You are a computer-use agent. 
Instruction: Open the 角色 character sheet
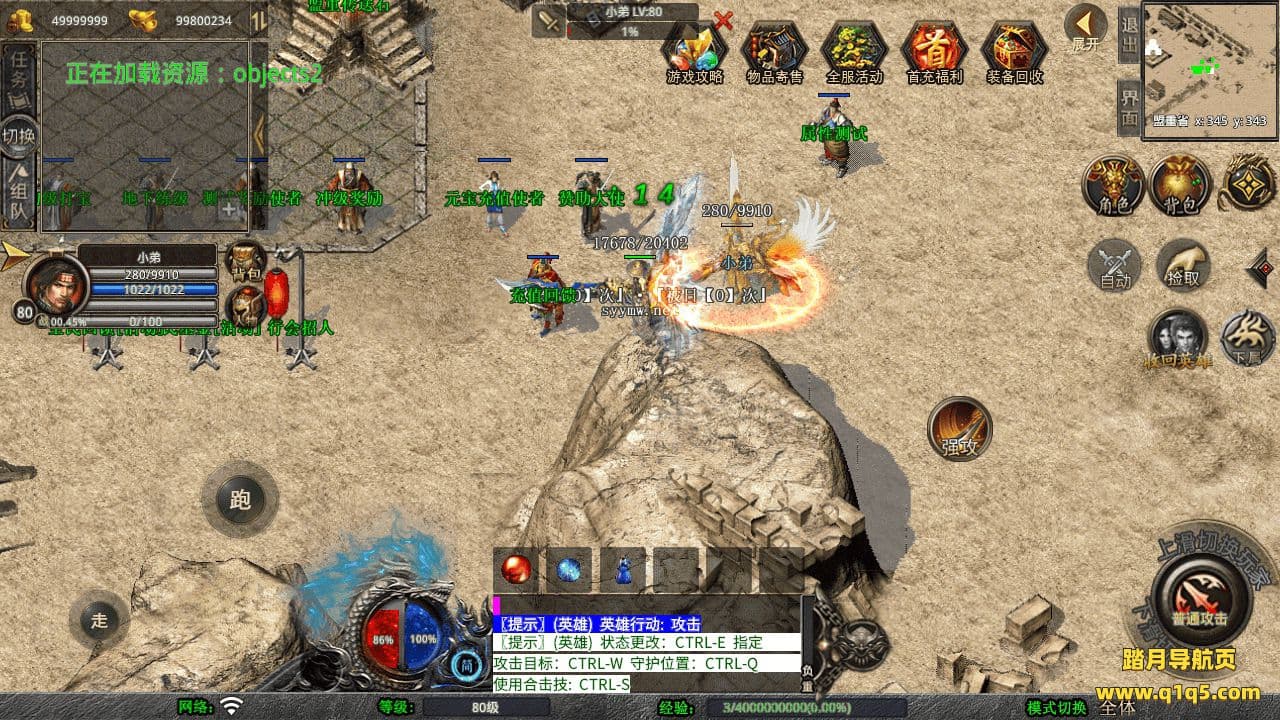pyautogui.click(x=1113, y=185)
